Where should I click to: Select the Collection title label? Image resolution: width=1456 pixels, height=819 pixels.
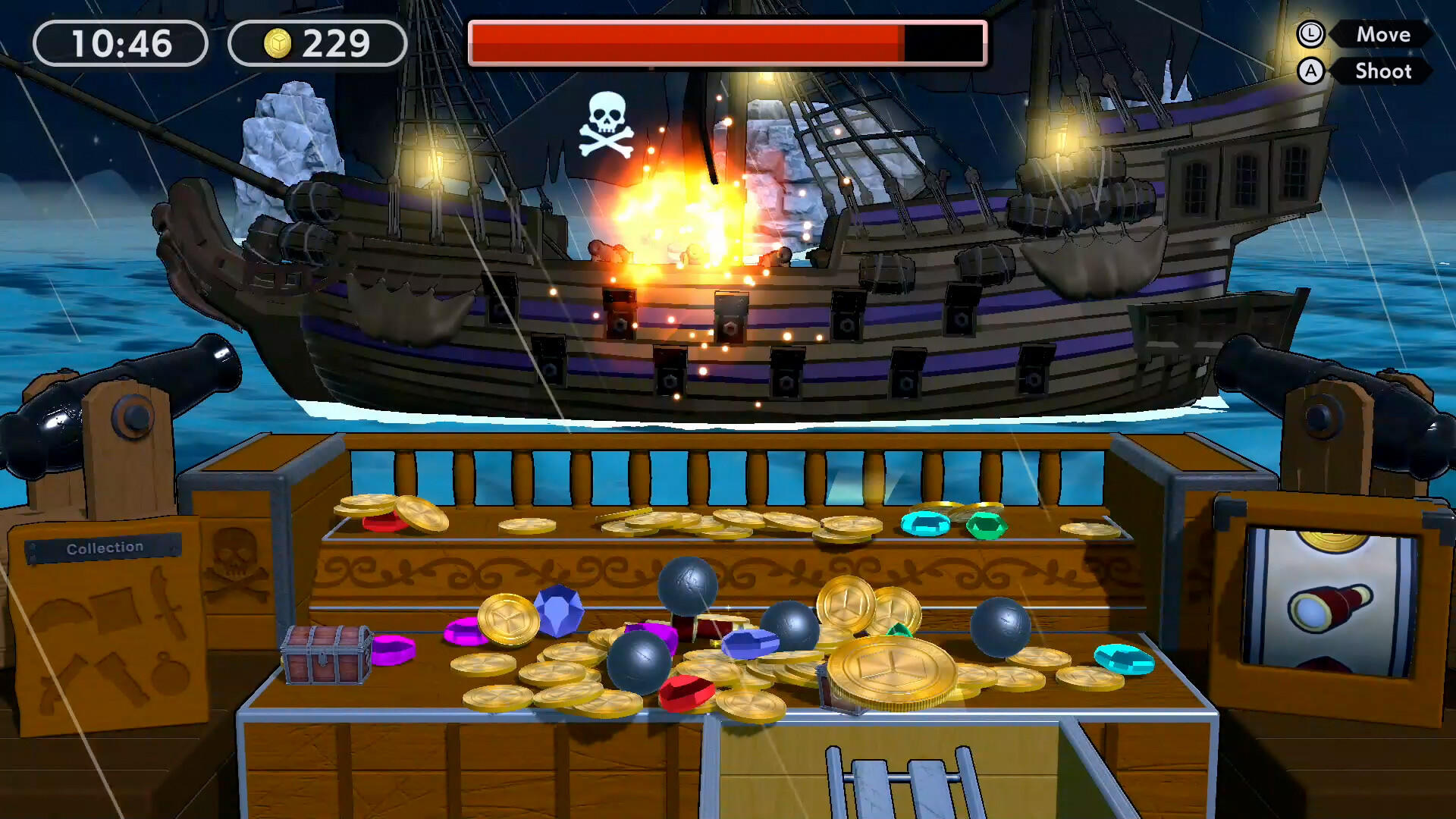pyautogui.click(x=105, y=548)
